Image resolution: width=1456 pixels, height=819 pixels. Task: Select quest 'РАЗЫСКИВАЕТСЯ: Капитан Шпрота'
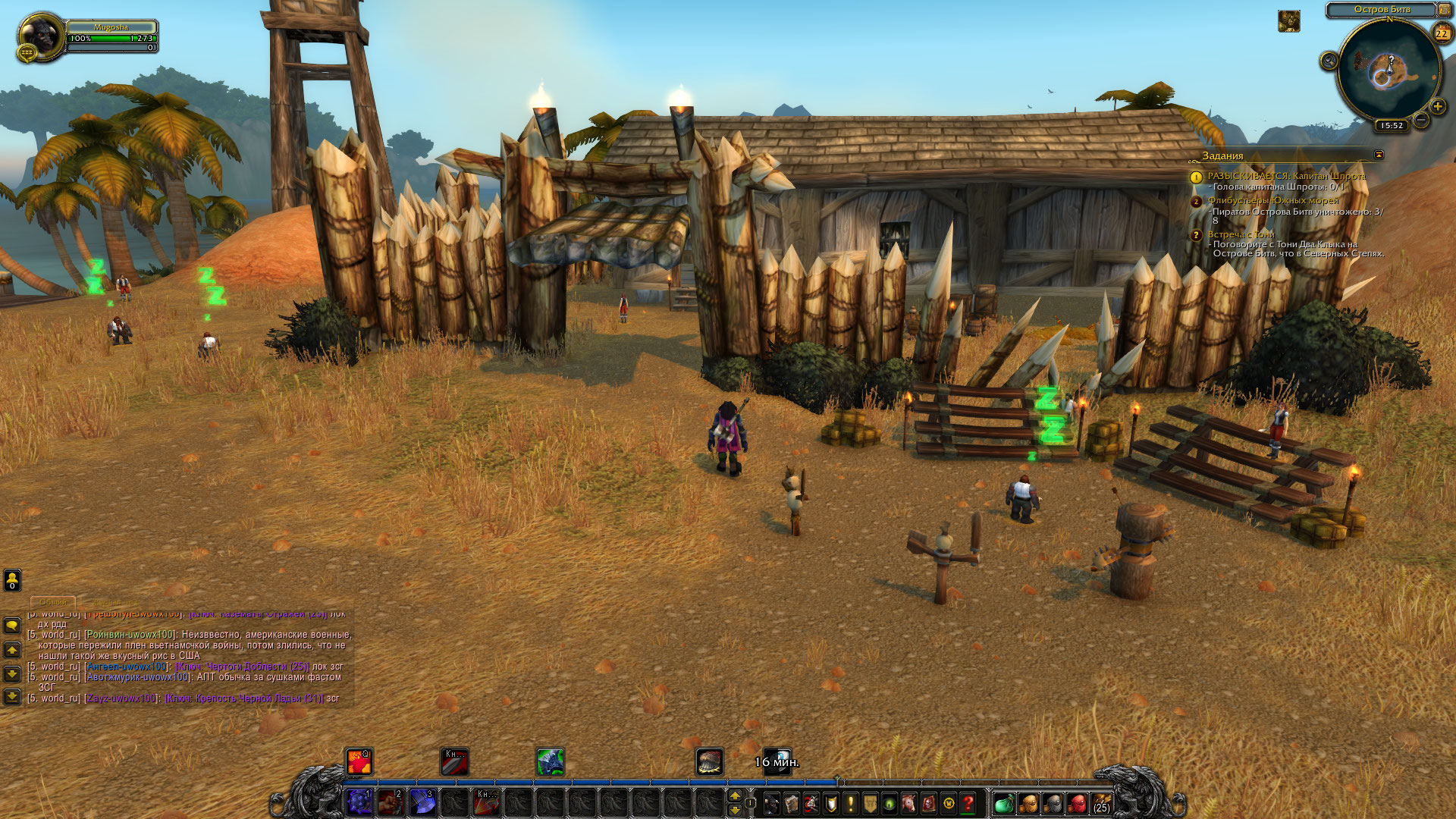click(1285, 176)
